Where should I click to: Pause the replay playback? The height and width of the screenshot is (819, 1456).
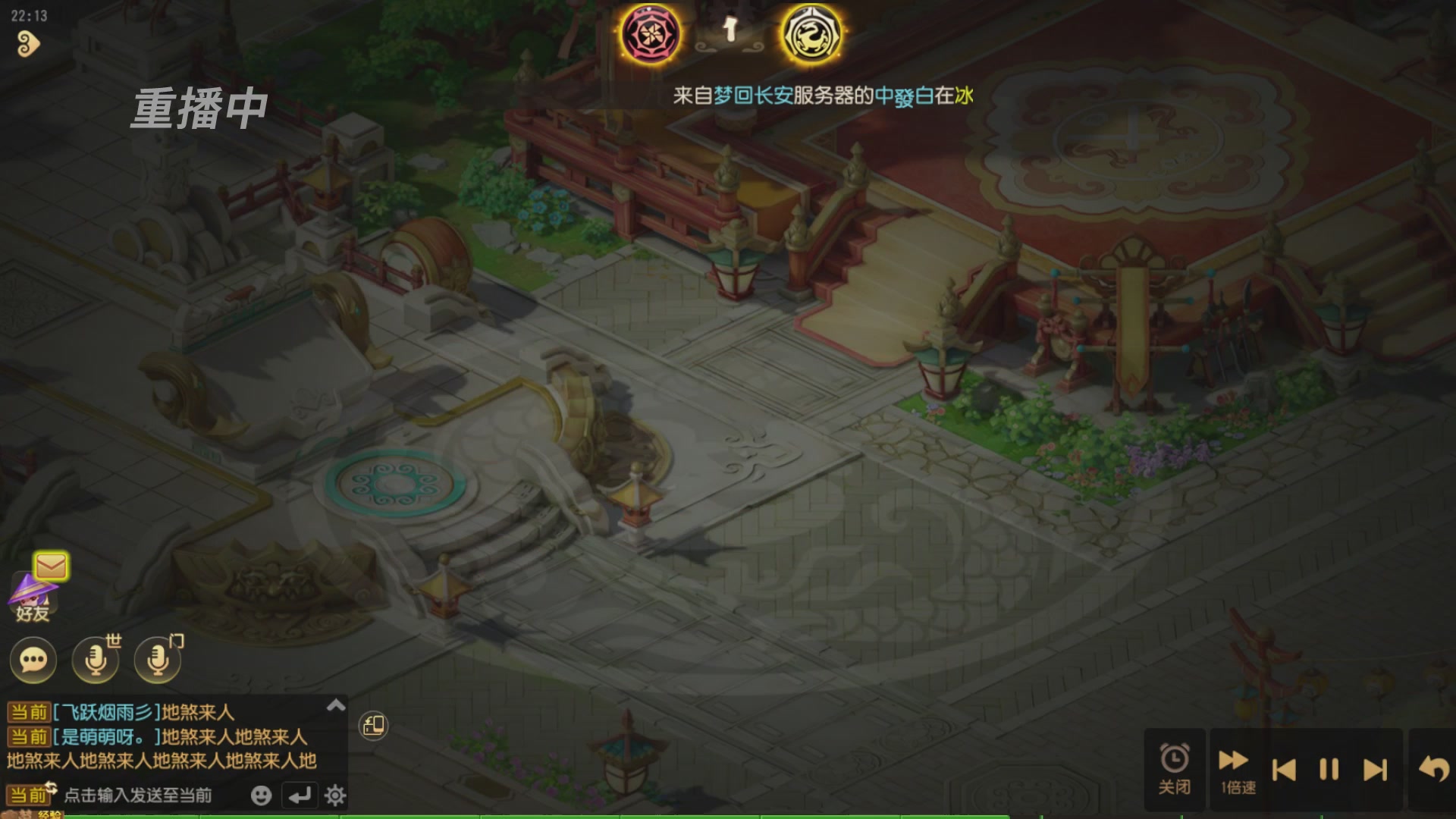point(1329,768)
